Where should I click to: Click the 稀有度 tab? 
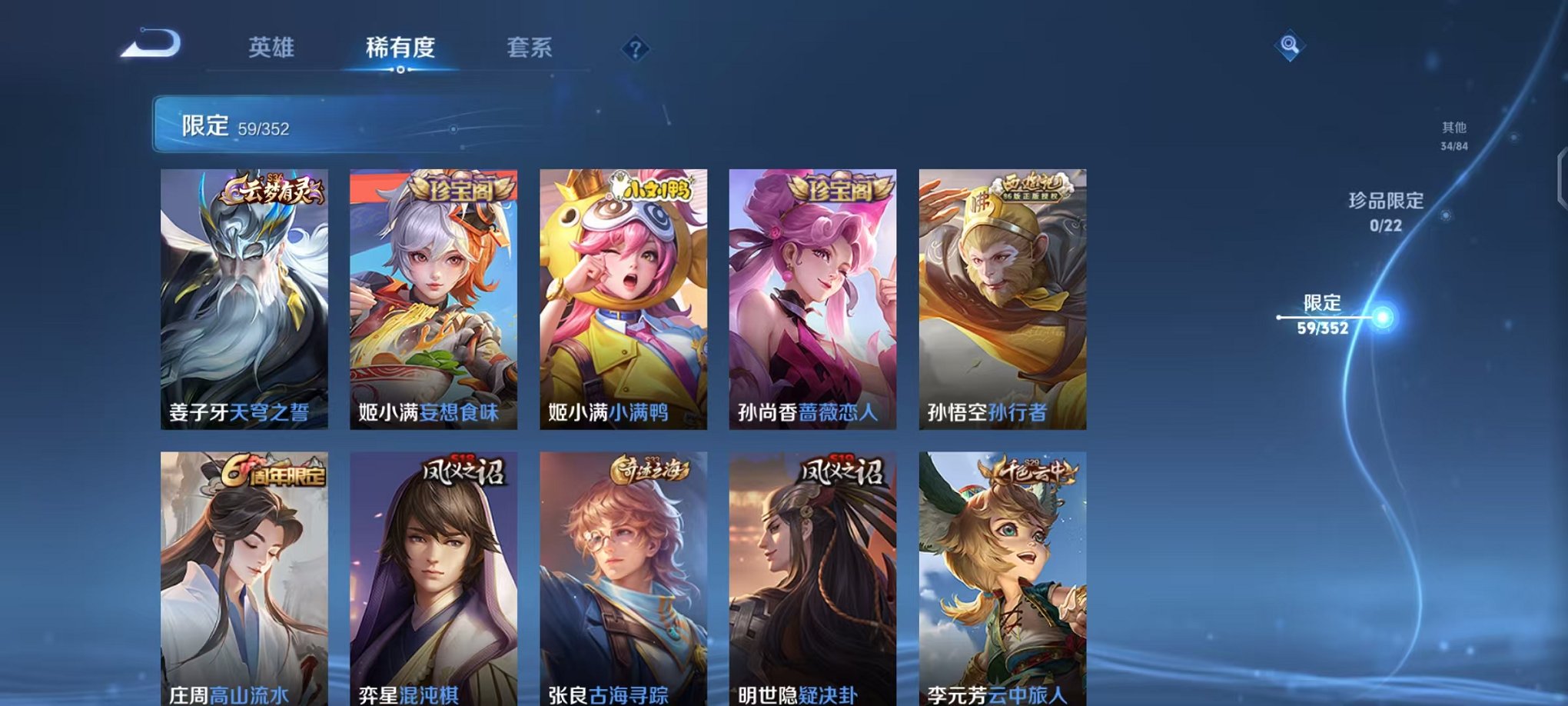click(399, 46)
